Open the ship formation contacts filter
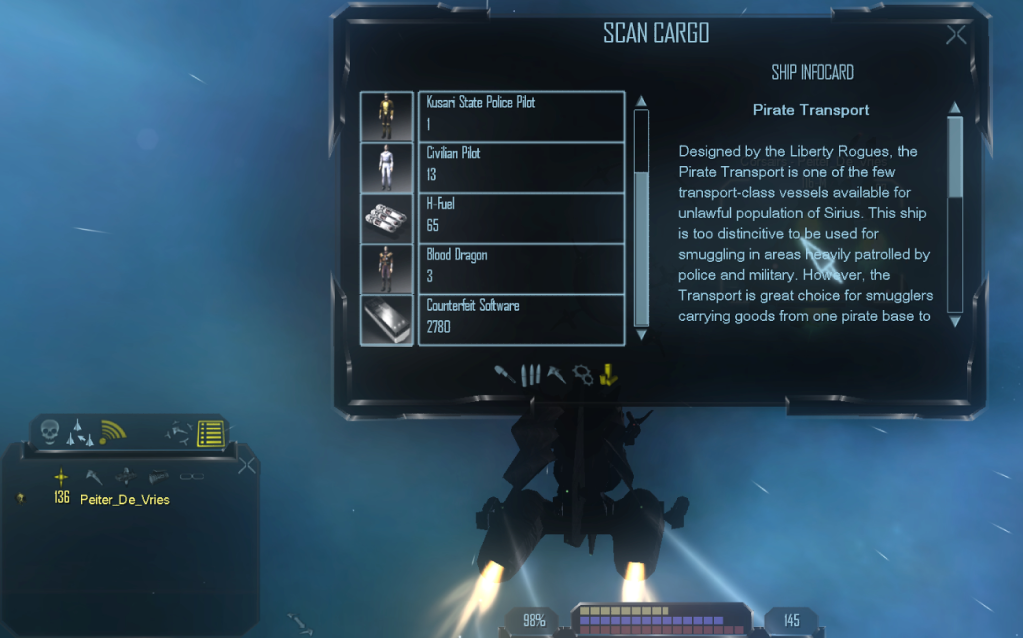The height and width of the screenshot is (638, 1023). click(x=80, y=433)
